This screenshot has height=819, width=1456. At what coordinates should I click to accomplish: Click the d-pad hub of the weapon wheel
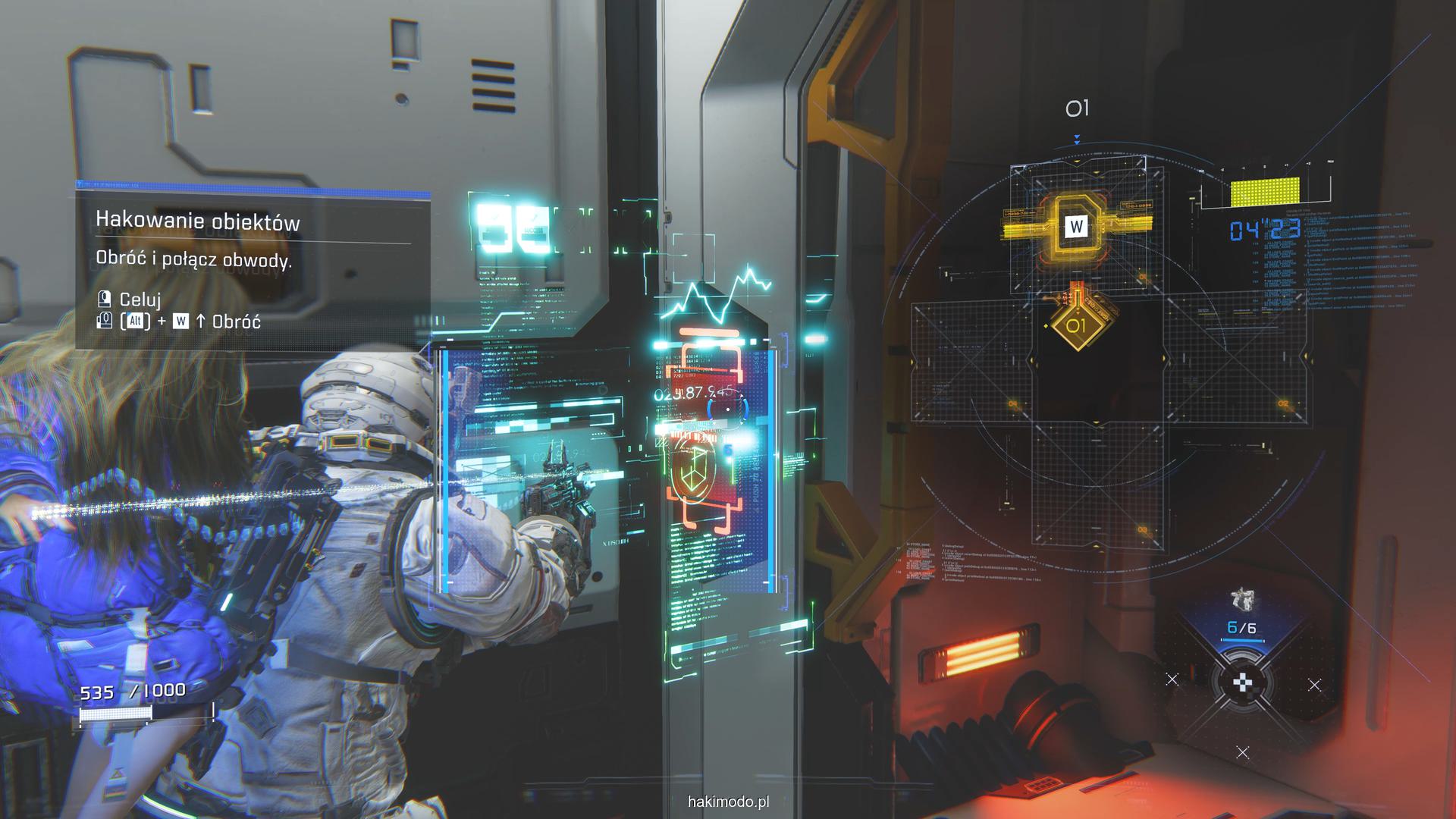tap(1242, 683)
